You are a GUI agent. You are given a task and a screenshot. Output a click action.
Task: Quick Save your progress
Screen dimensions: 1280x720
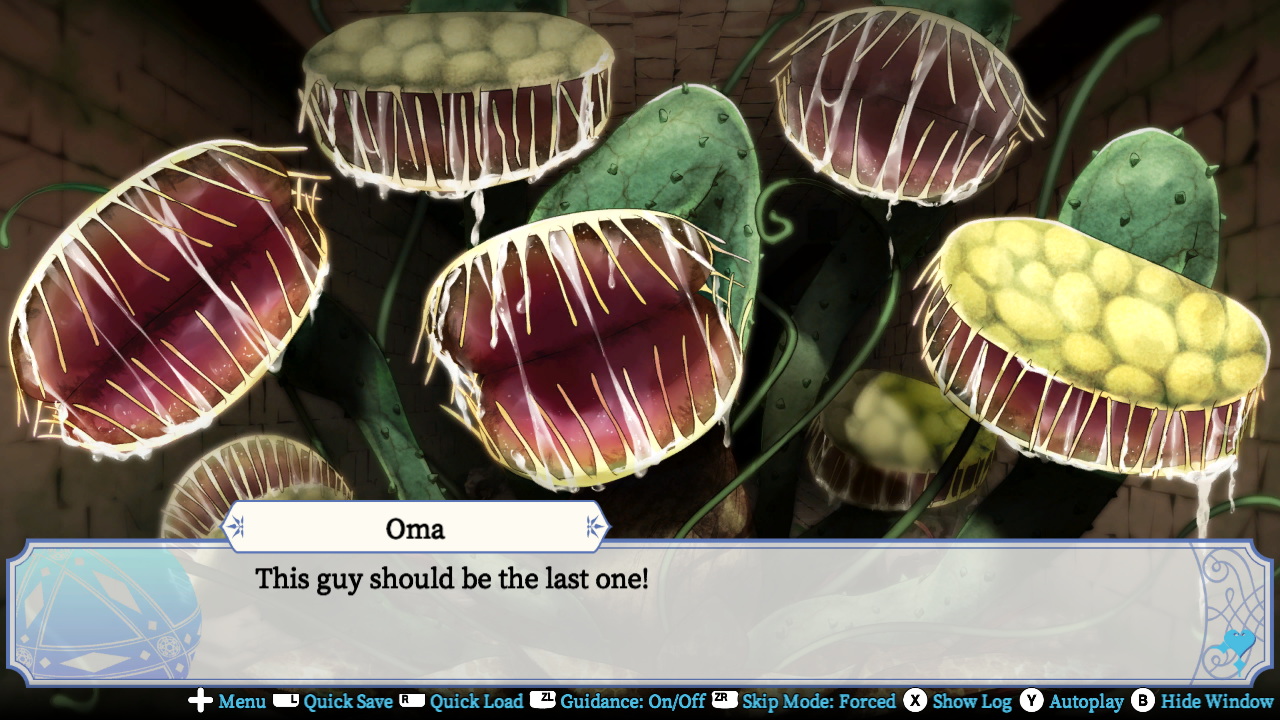pos(350,702)
